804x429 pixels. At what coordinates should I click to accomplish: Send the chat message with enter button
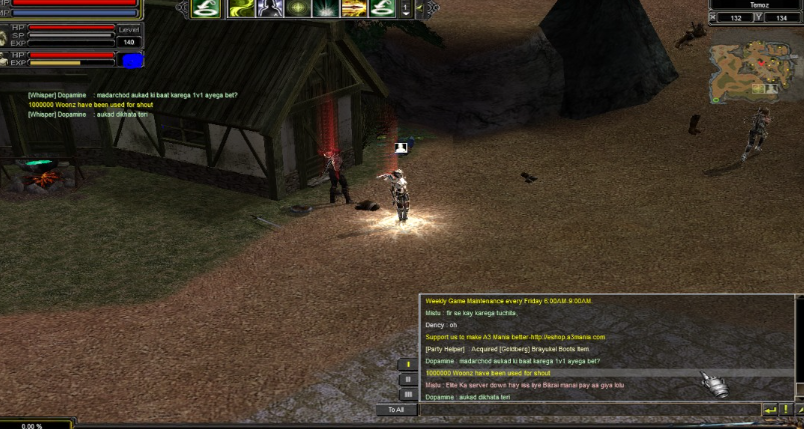click(x=769, y=410)
